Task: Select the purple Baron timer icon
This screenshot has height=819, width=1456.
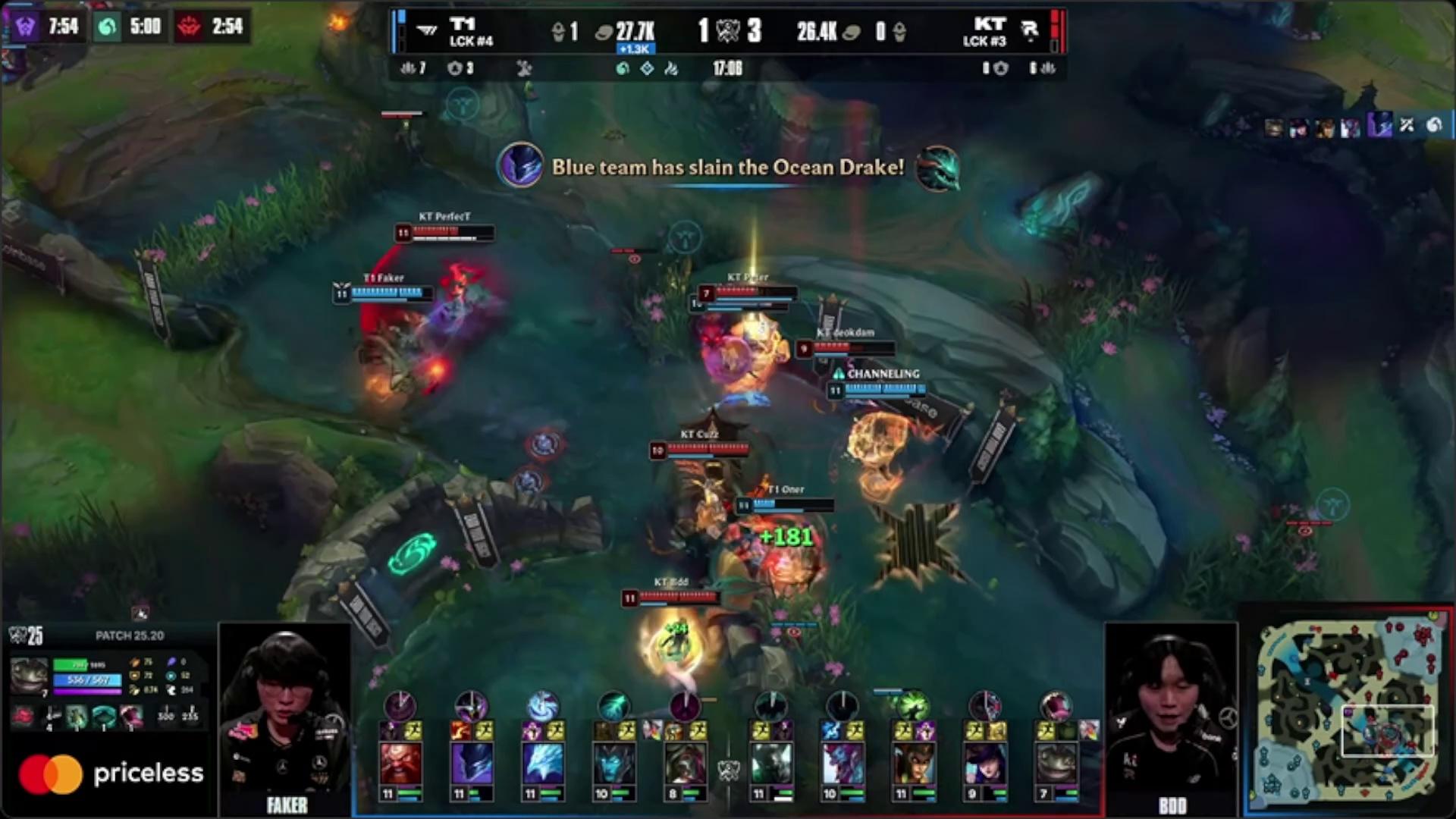Action: pos(24,27)
